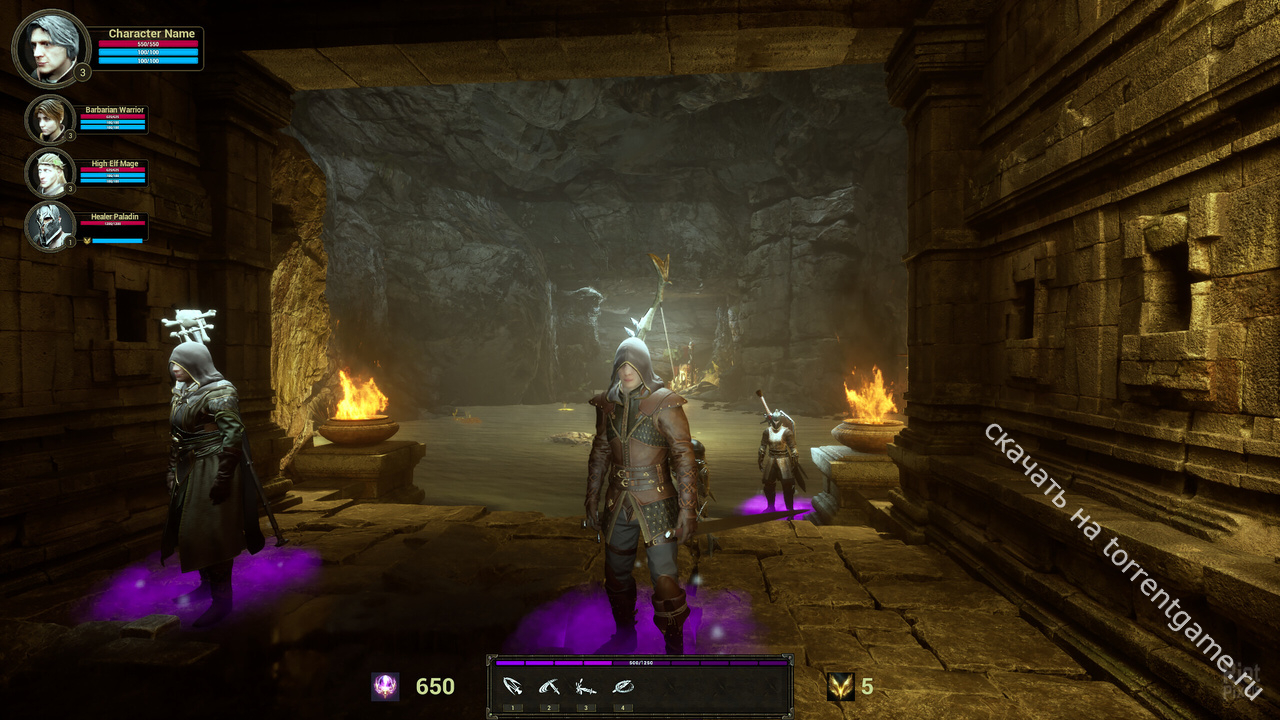
Task: Trigger the sword skill in slot 3
Action: pos(585,687)
